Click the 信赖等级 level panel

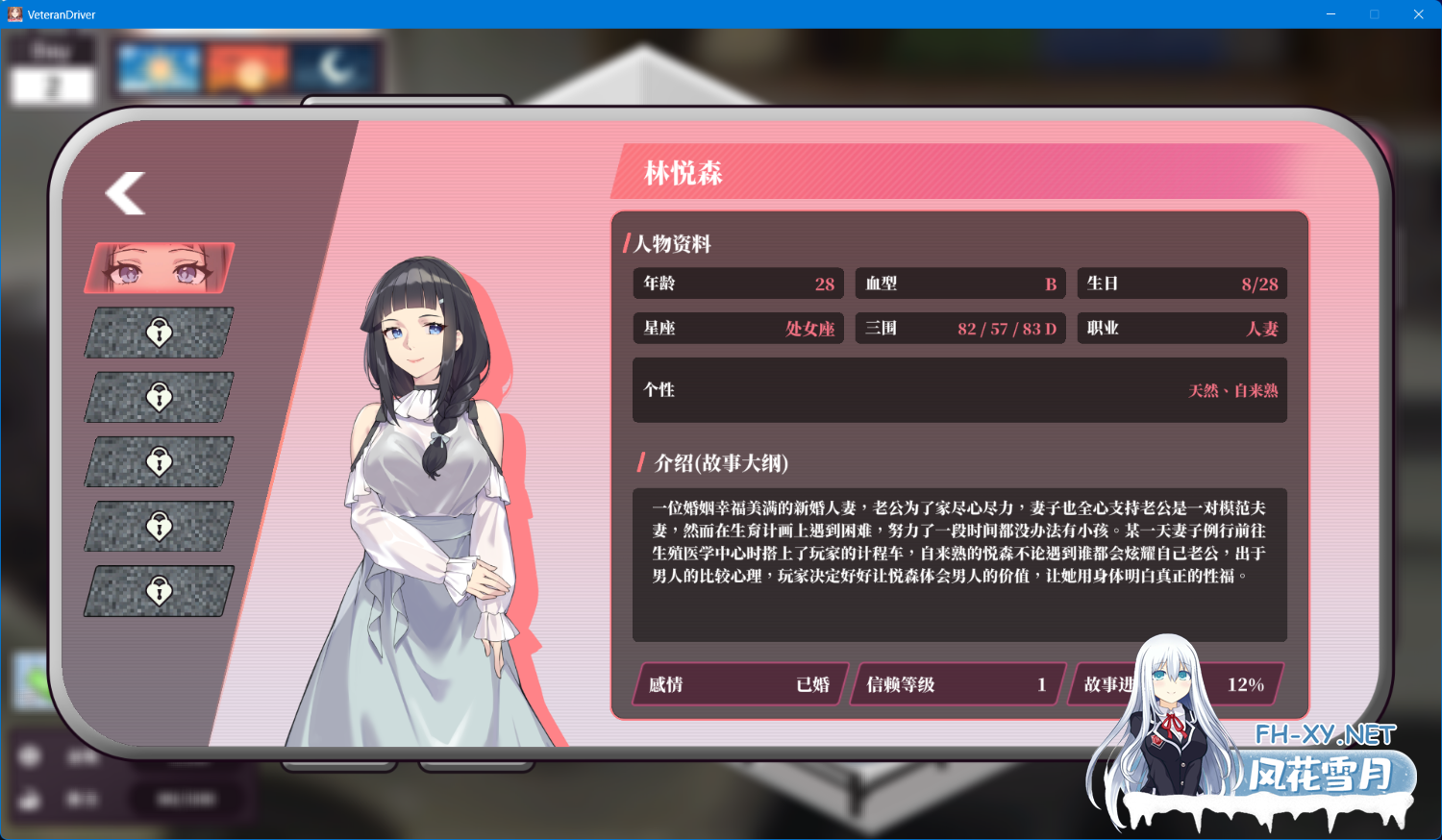point(957,684)
